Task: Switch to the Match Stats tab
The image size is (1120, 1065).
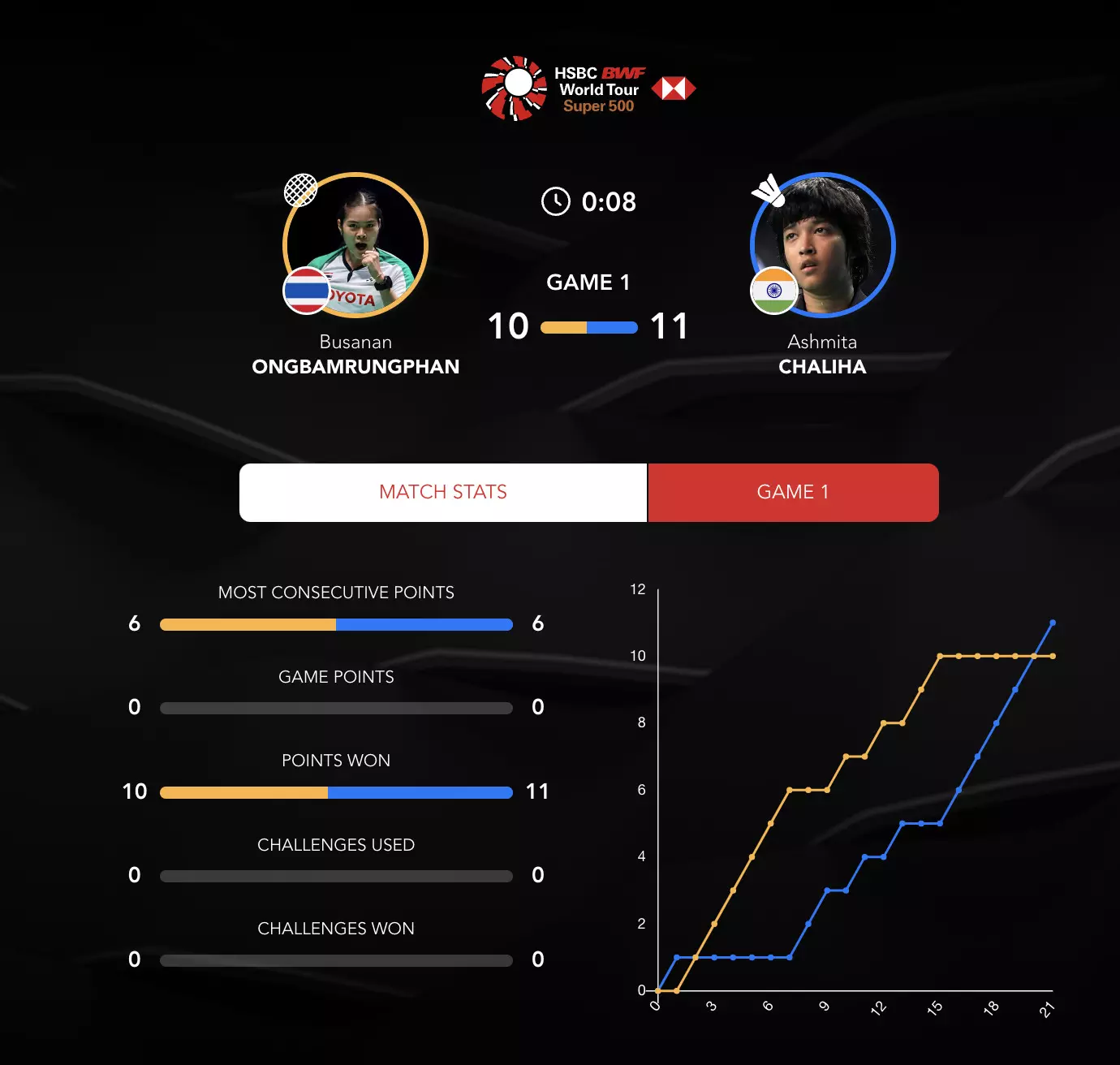Action: (443, 492)
